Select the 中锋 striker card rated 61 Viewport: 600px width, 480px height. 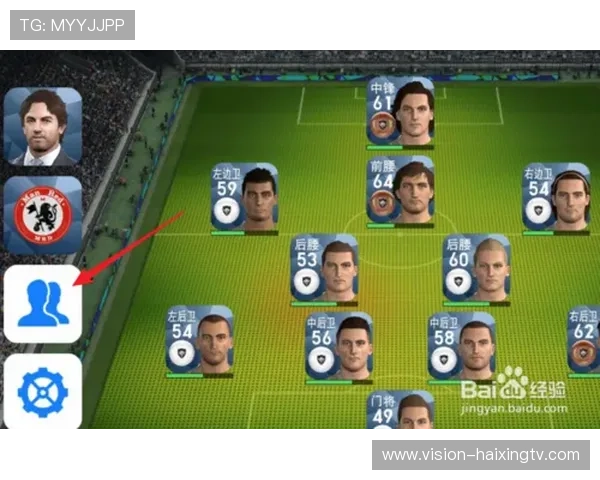coord(400,111)
